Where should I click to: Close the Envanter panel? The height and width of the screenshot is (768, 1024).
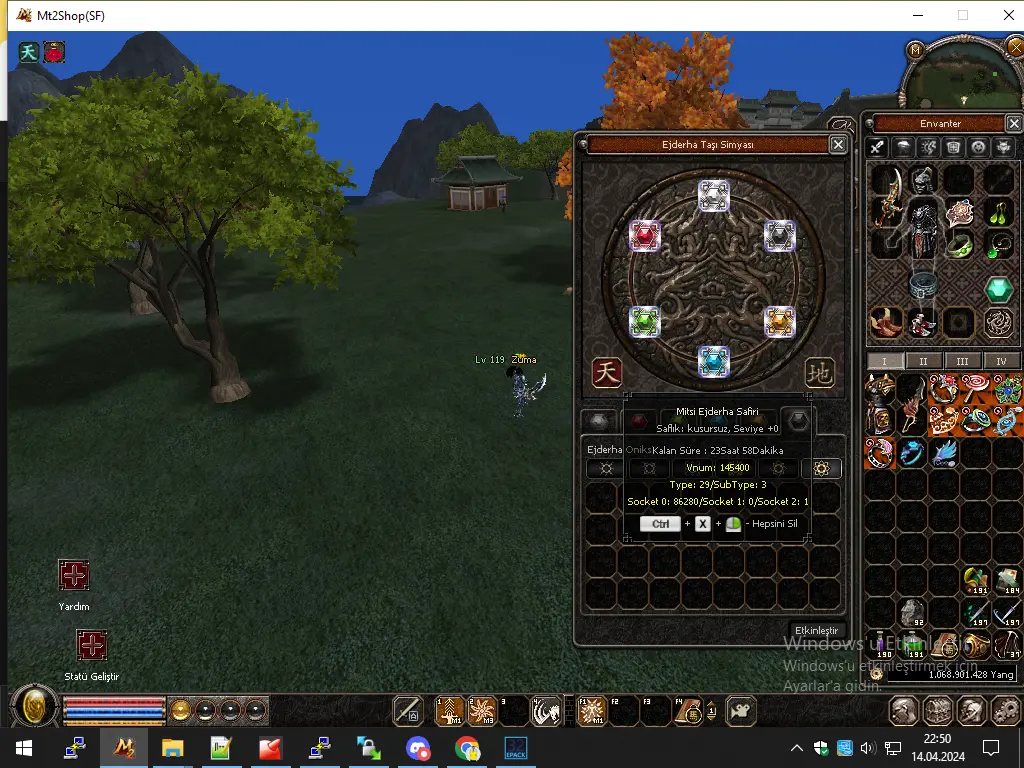click(1013, 123)
